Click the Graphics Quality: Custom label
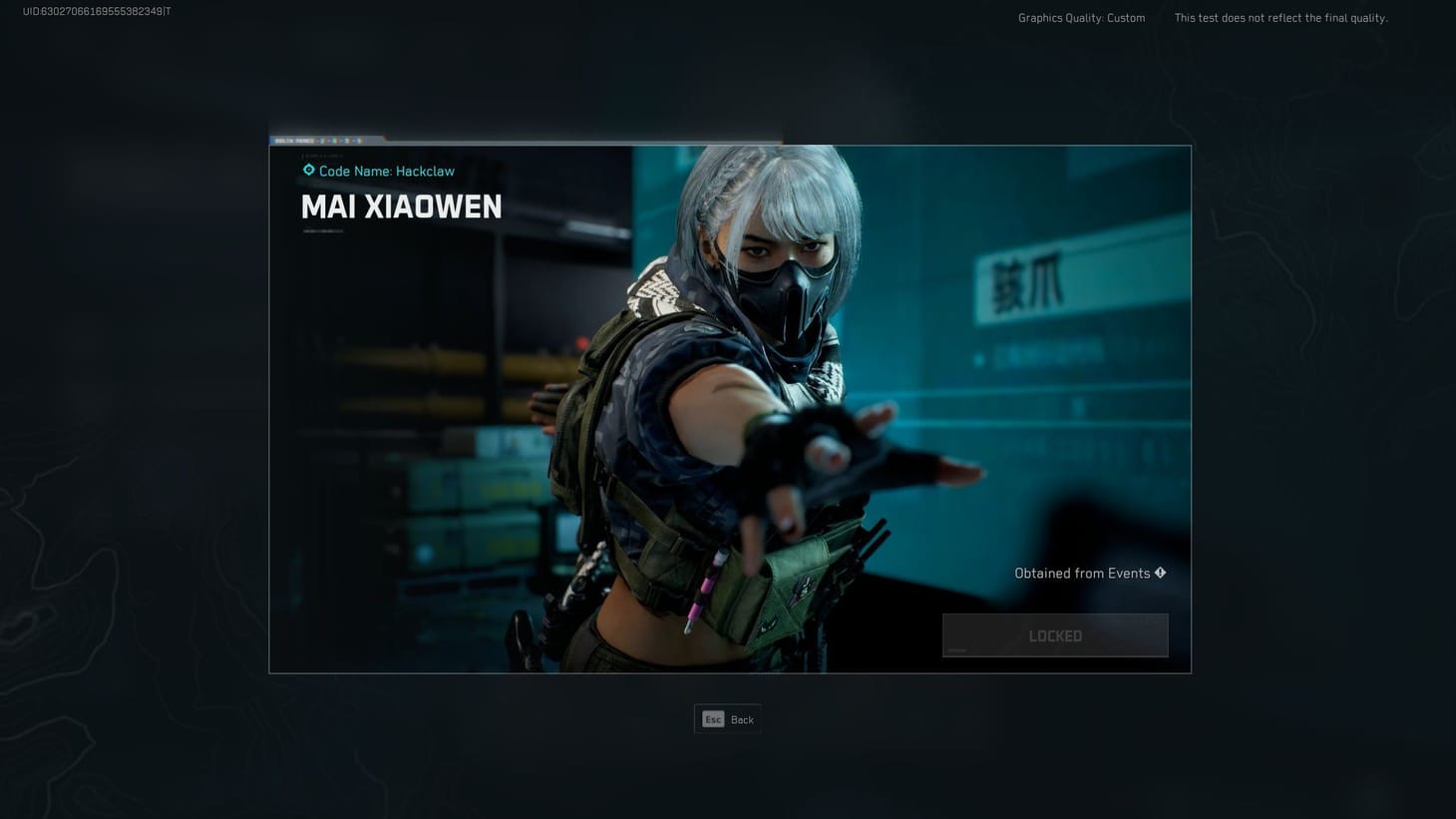Image resolution: width=1456 pixels, height=819 pixels. pyautogui.click(x=1080, y=17)
